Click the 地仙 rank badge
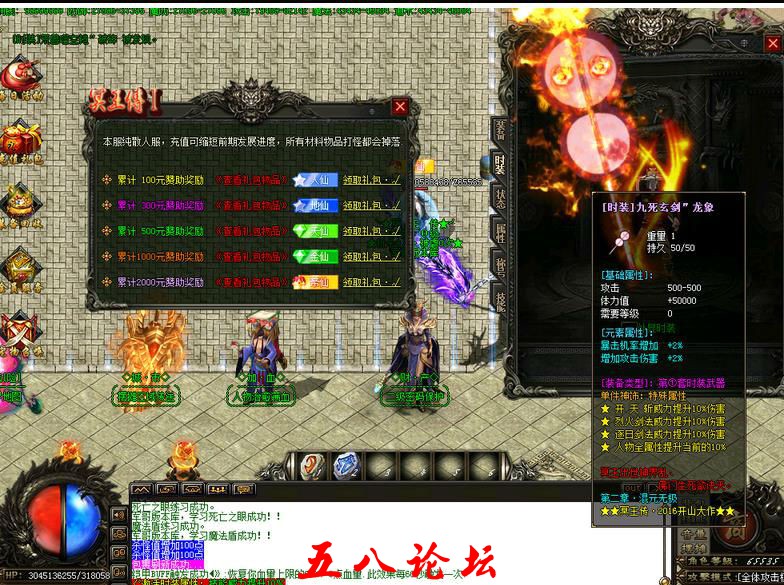784x585 pixels. pos(315,206)
